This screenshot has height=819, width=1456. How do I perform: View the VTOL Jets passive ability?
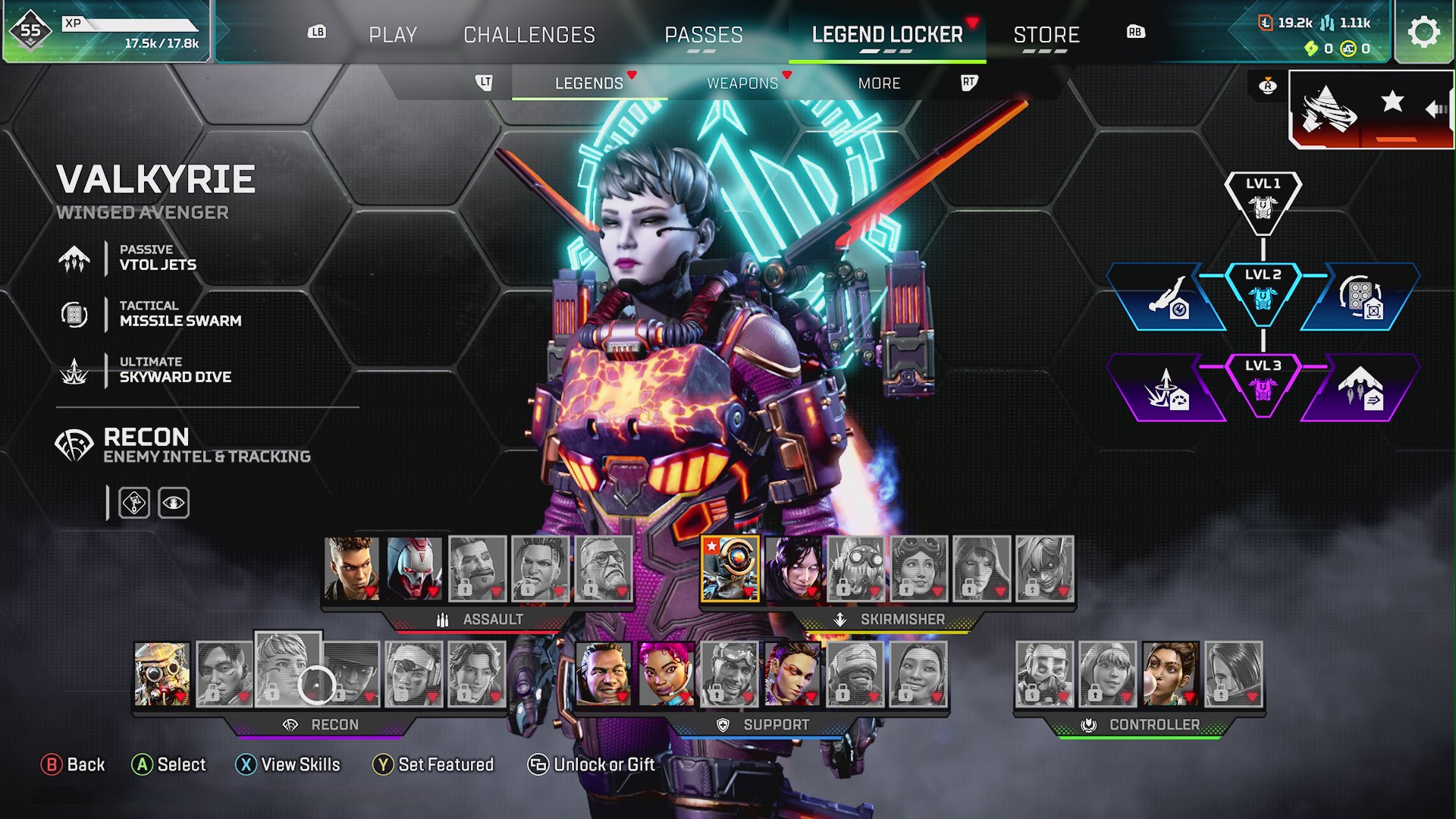click(158, 258)
